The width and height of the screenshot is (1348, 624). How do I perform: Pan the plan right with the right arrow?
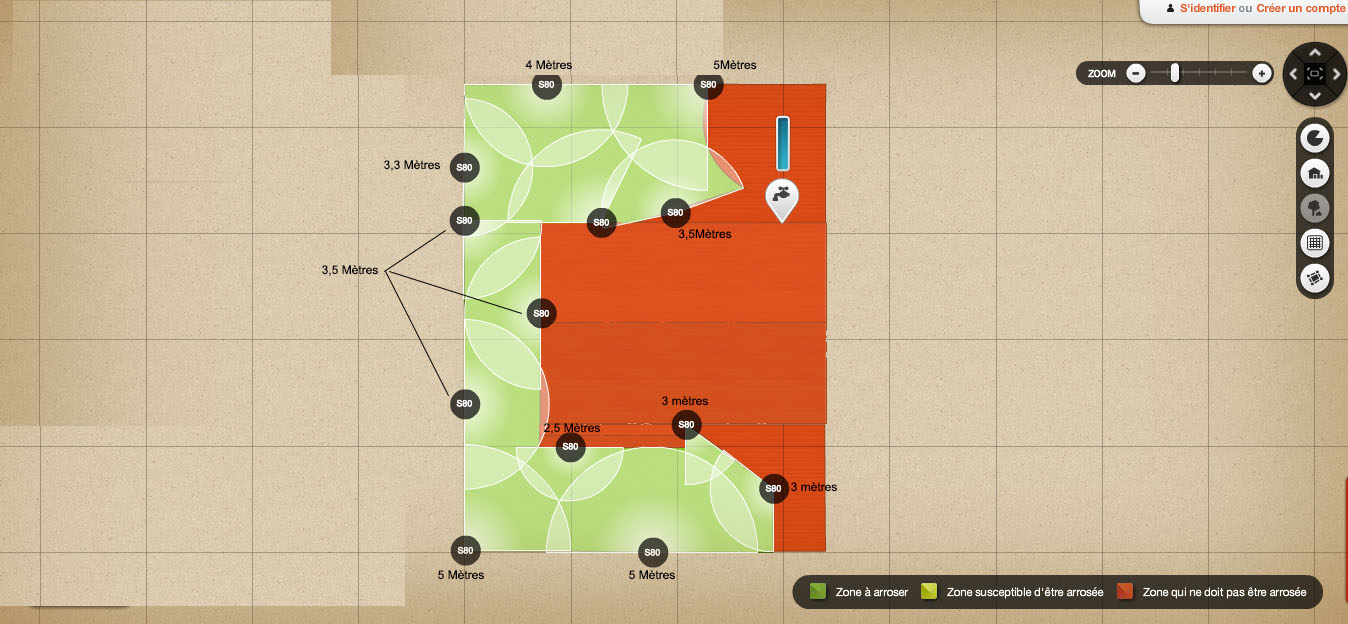(1337, 74)
